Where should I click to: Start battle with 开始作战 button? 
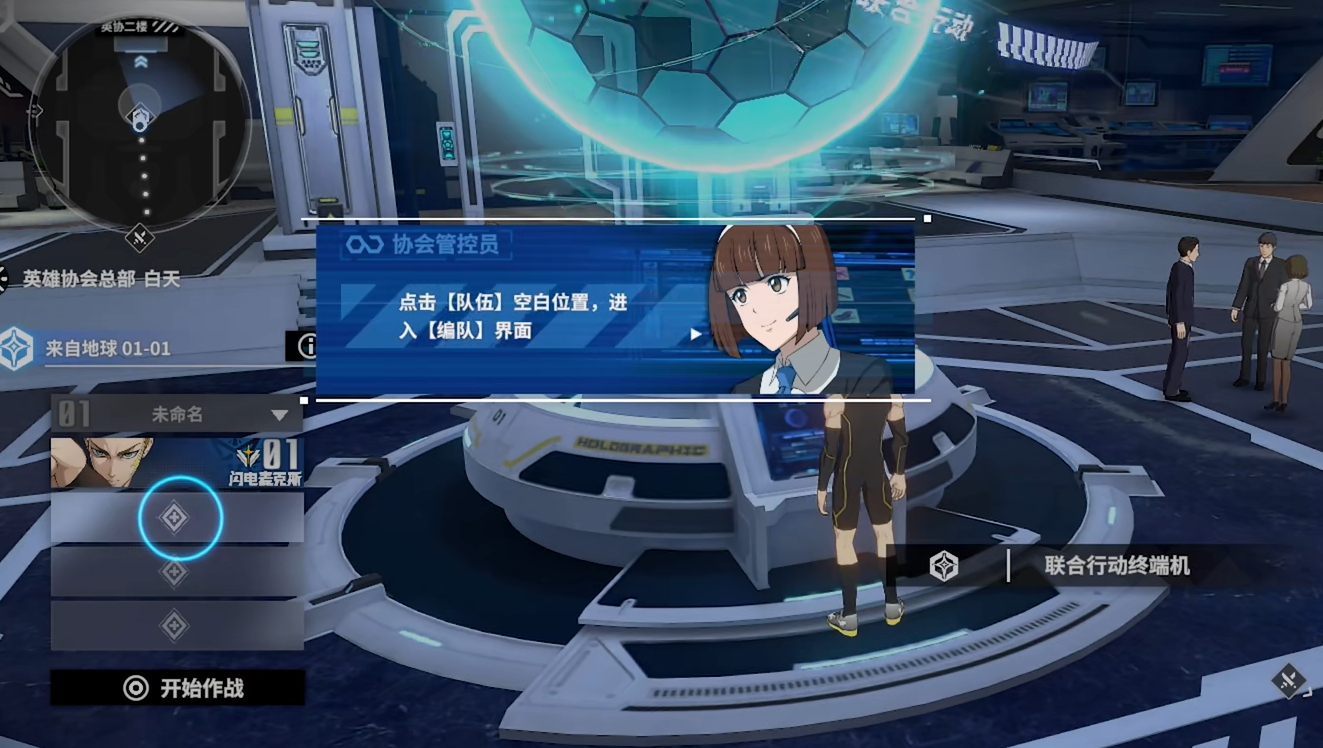(178, 688)
